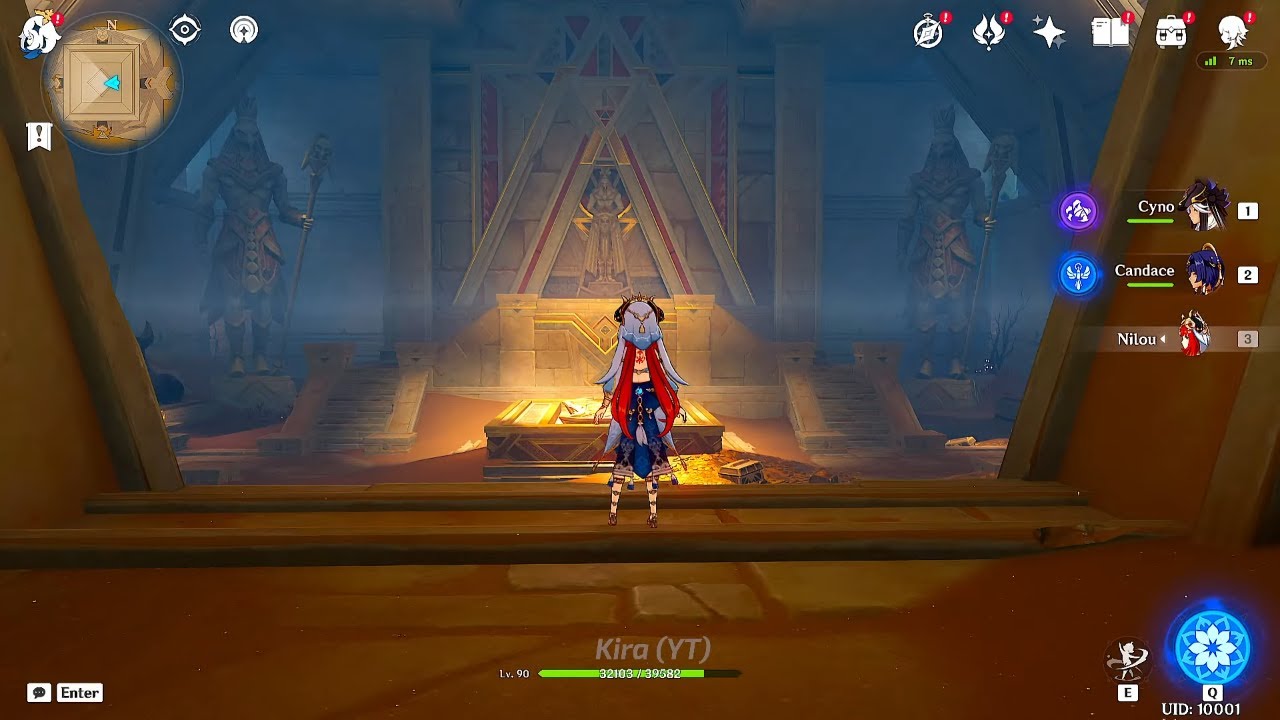The width and height of the screenshot is (1280, 720).
Task: Open the character menu icon at top right
Action: coord(1232,33)
